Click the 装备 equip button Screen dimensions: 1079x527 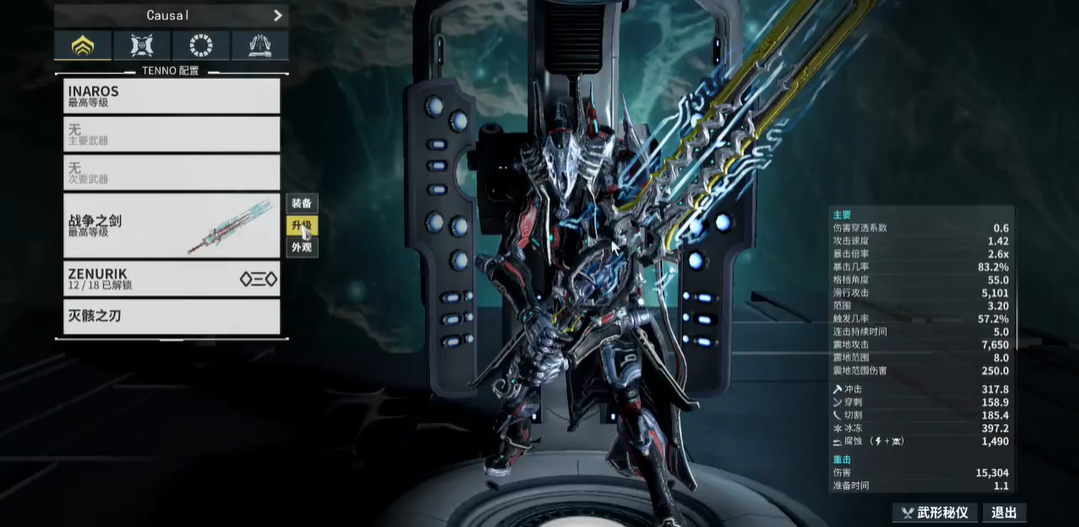tap(301, 204)
